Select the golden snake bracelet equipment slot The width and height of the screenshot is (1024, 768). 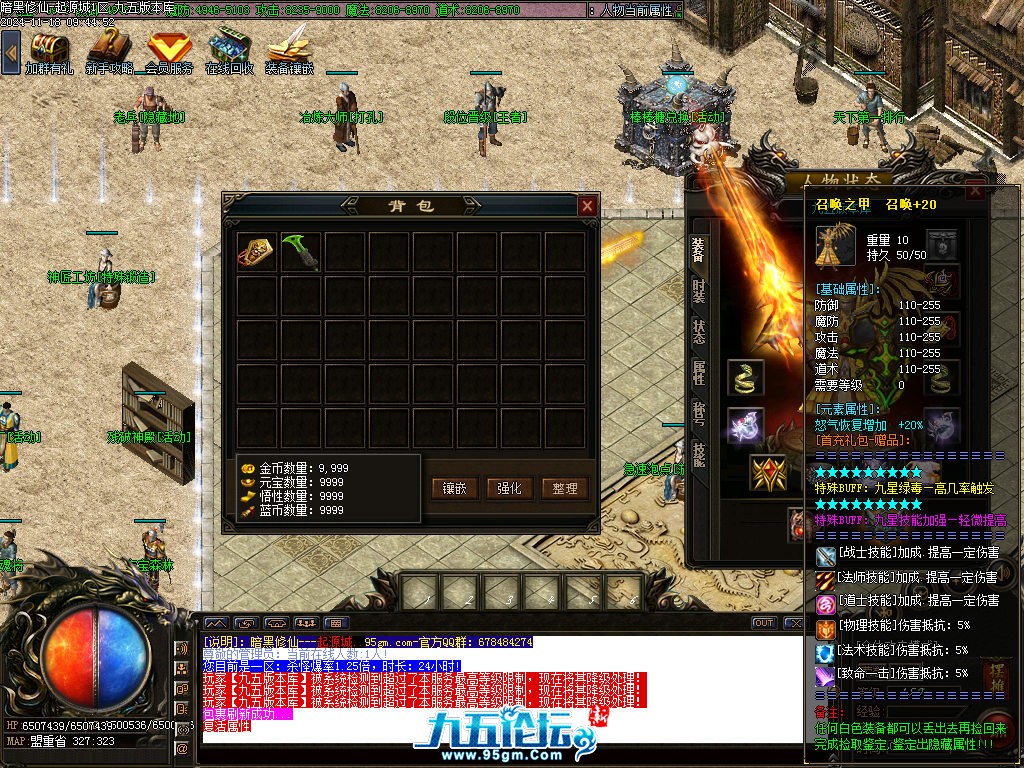point(745,378)
